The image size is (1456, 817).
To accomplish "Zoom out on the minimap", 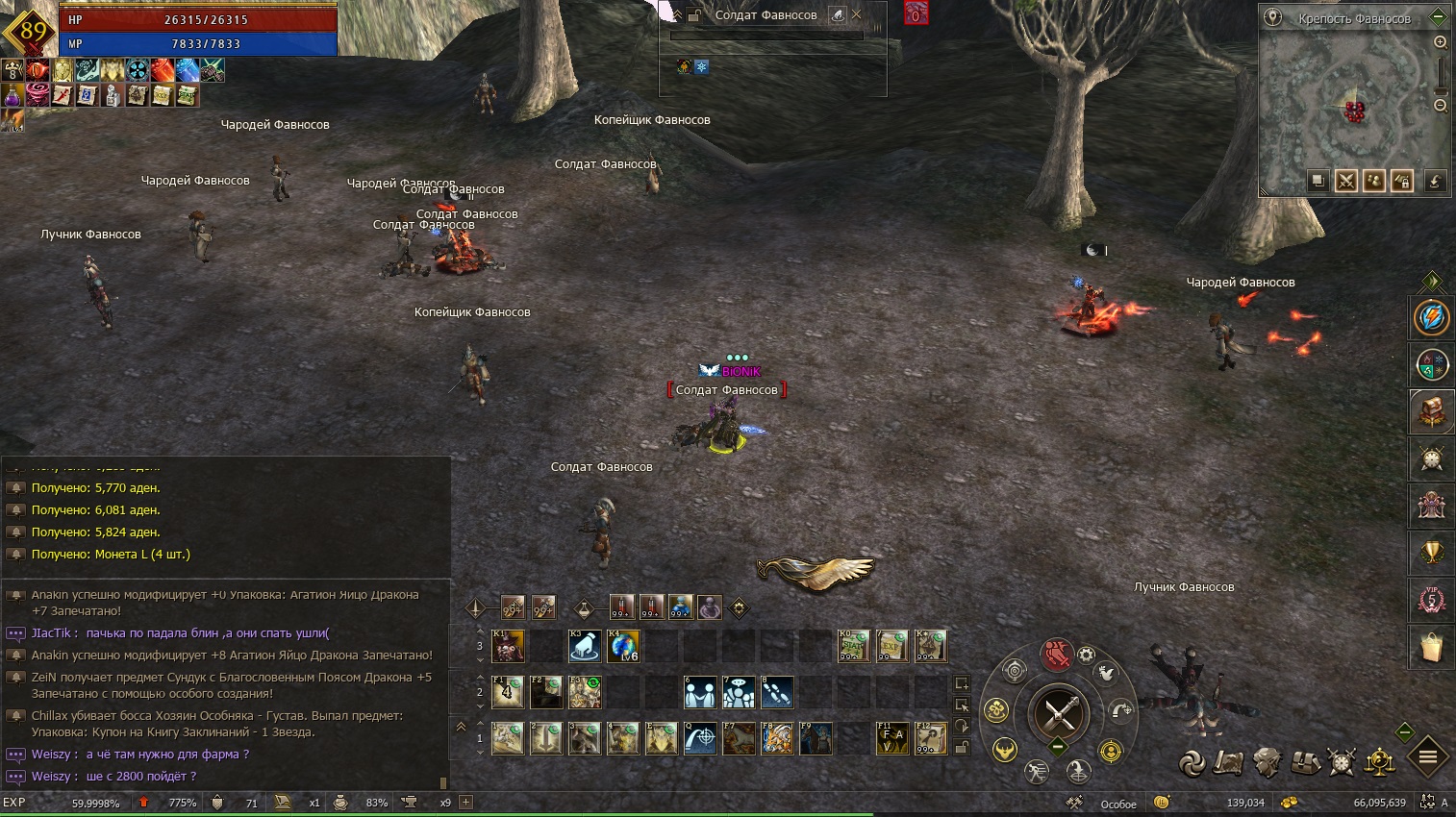I will (1440, 106).
